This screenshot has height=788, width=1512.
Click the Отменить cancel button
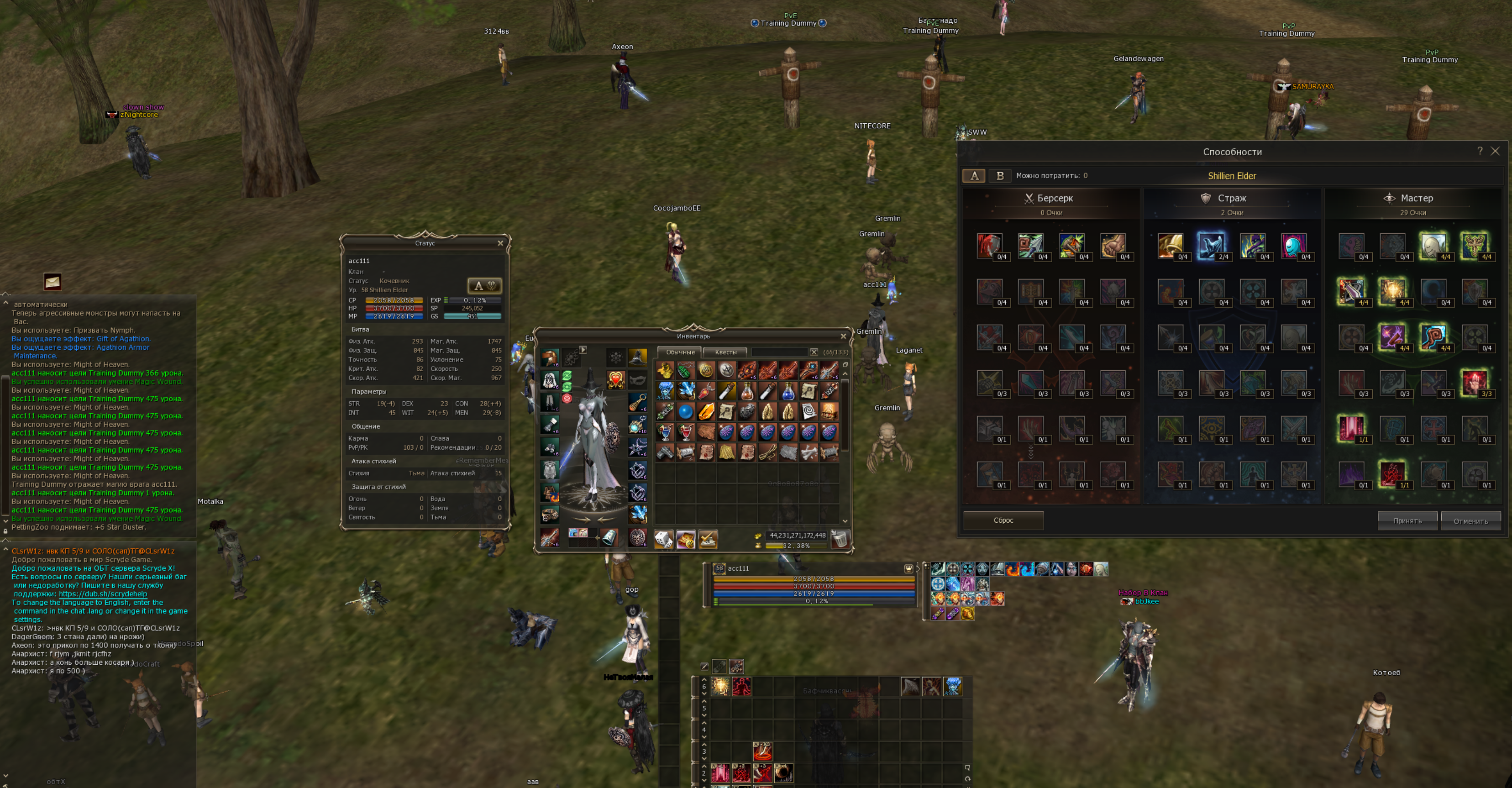pos(1470,521)
